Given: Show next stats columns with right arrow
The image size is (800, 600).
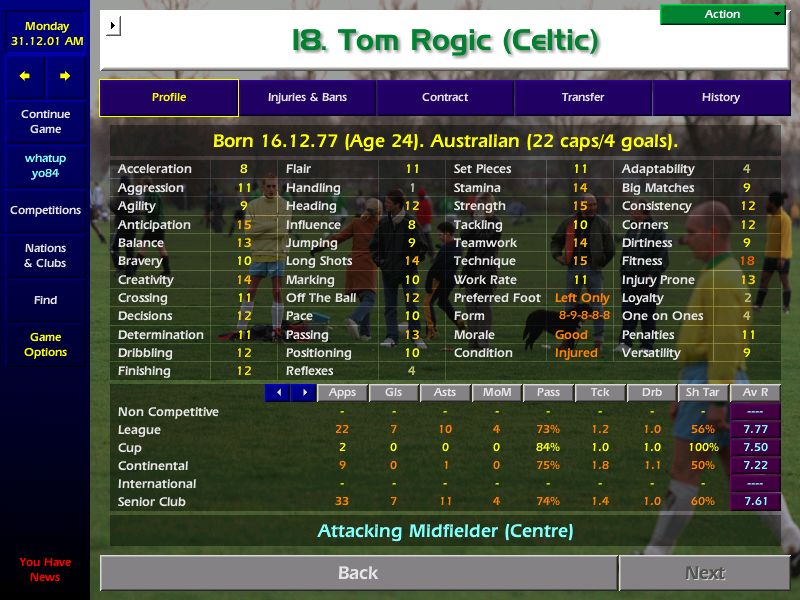Looking at the screenshot, I should [303, 393].
